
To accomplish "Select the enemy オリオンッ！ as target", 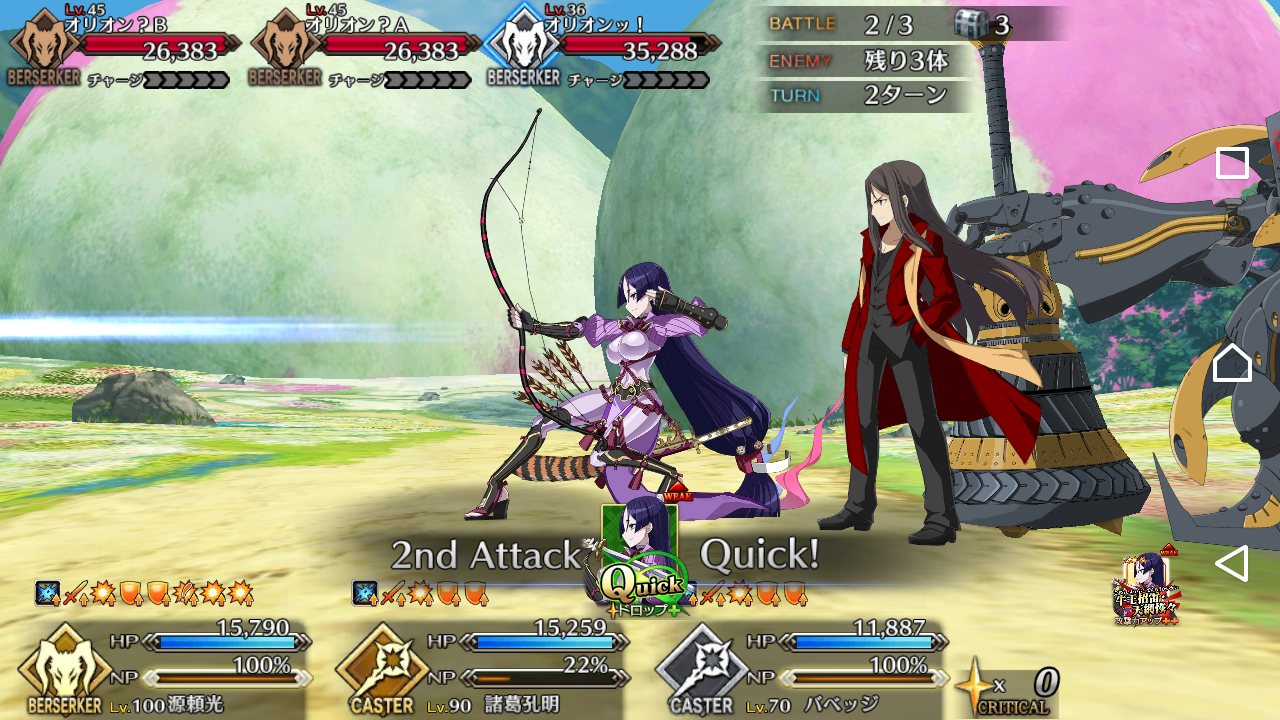I will 600,47.
